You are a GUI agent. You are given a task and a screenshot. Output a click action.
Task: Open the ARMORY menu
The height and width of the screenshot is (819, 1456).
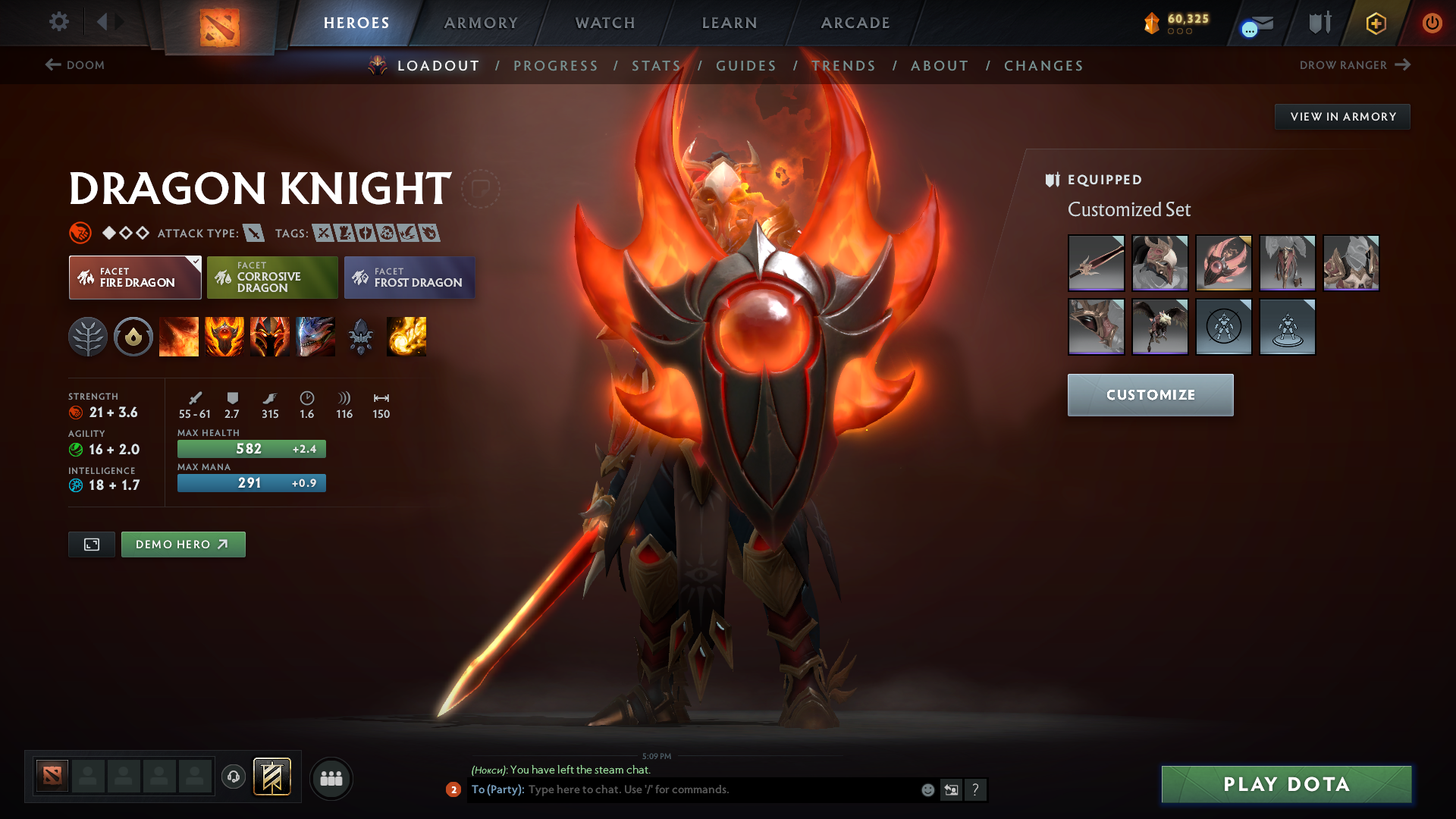[x=481, y=23]
